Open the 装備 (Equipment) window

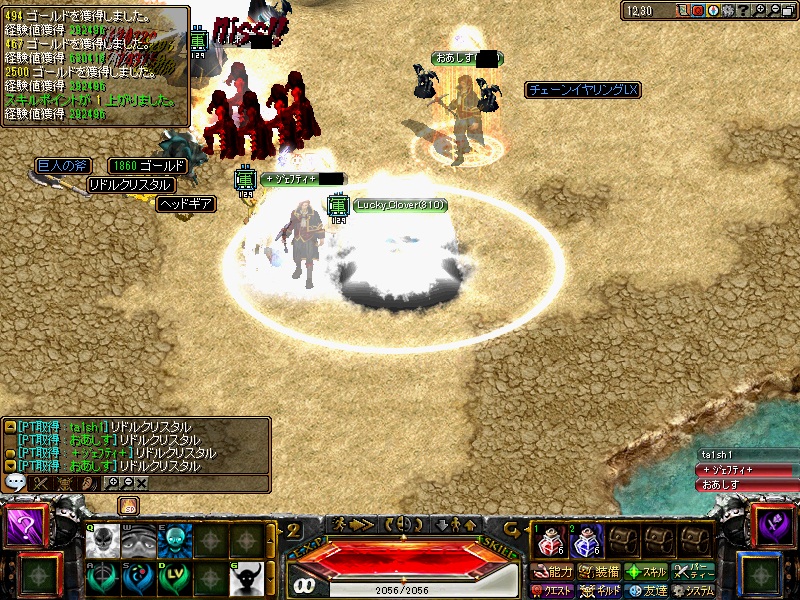tap(599, 572)
